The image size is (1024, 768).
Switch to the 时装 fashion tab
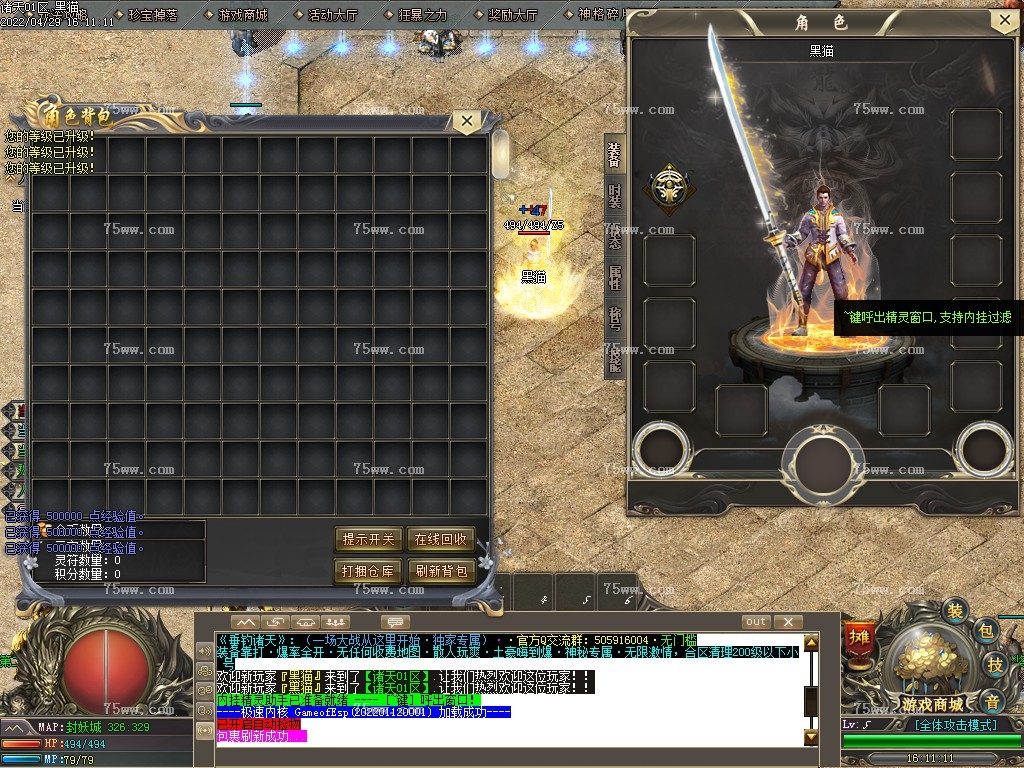click(x=614, y=196)
